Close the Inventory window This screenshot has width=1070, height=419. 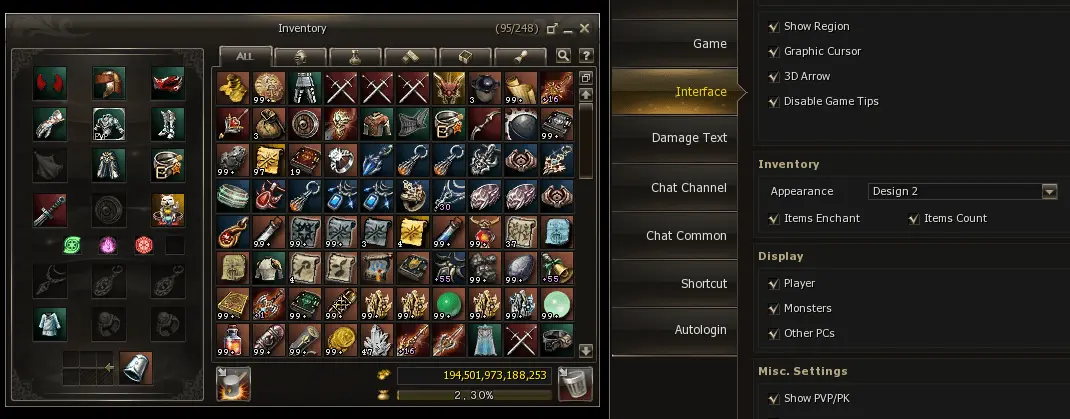585,29
